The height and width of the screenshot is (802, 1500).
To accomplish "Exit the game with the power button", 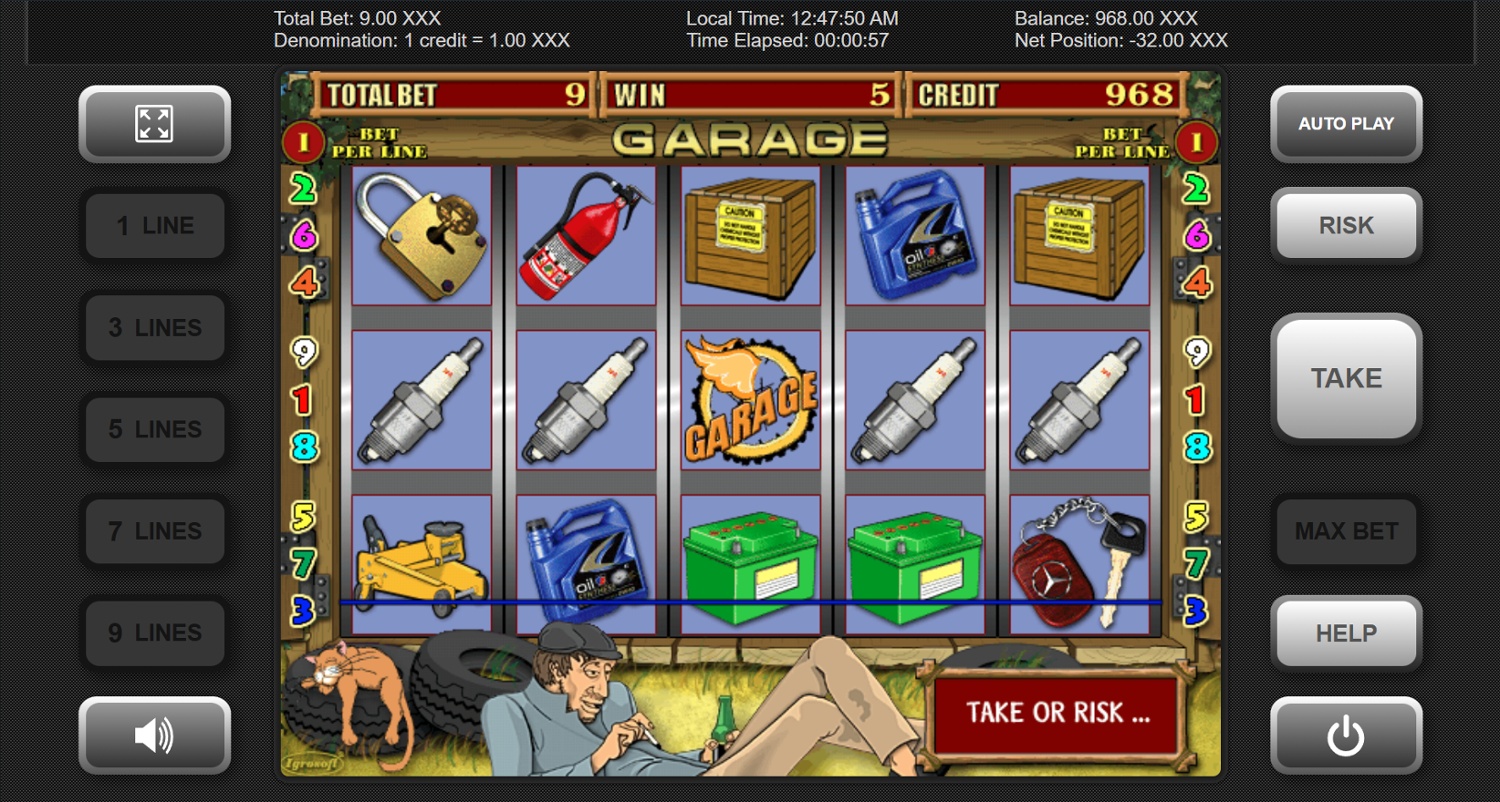I will point(1346,736).
